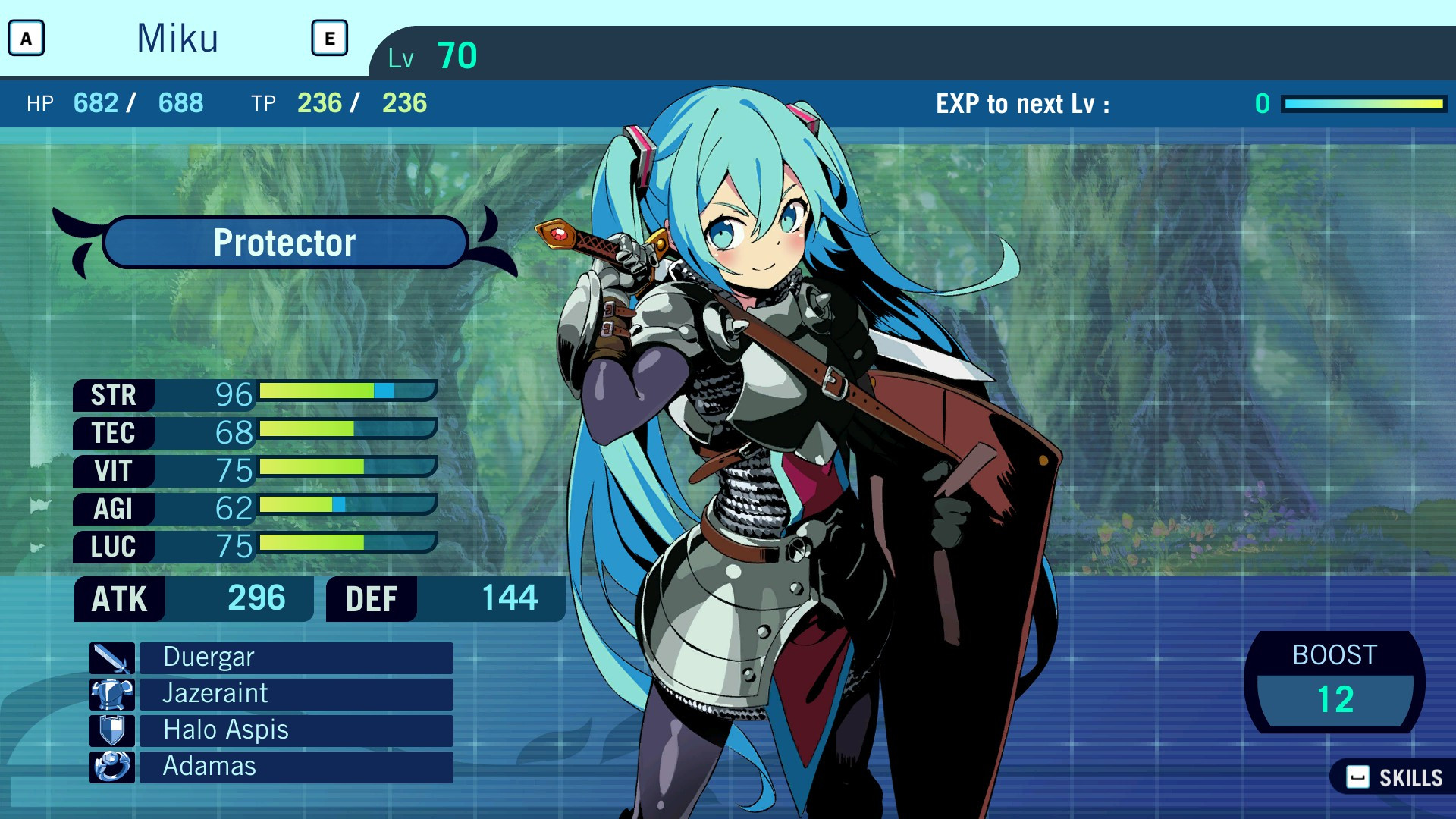Viewport: 1456px width, 819px height.
Task: Select the sword icon beside Duergar
Action: tap(111, 657)
